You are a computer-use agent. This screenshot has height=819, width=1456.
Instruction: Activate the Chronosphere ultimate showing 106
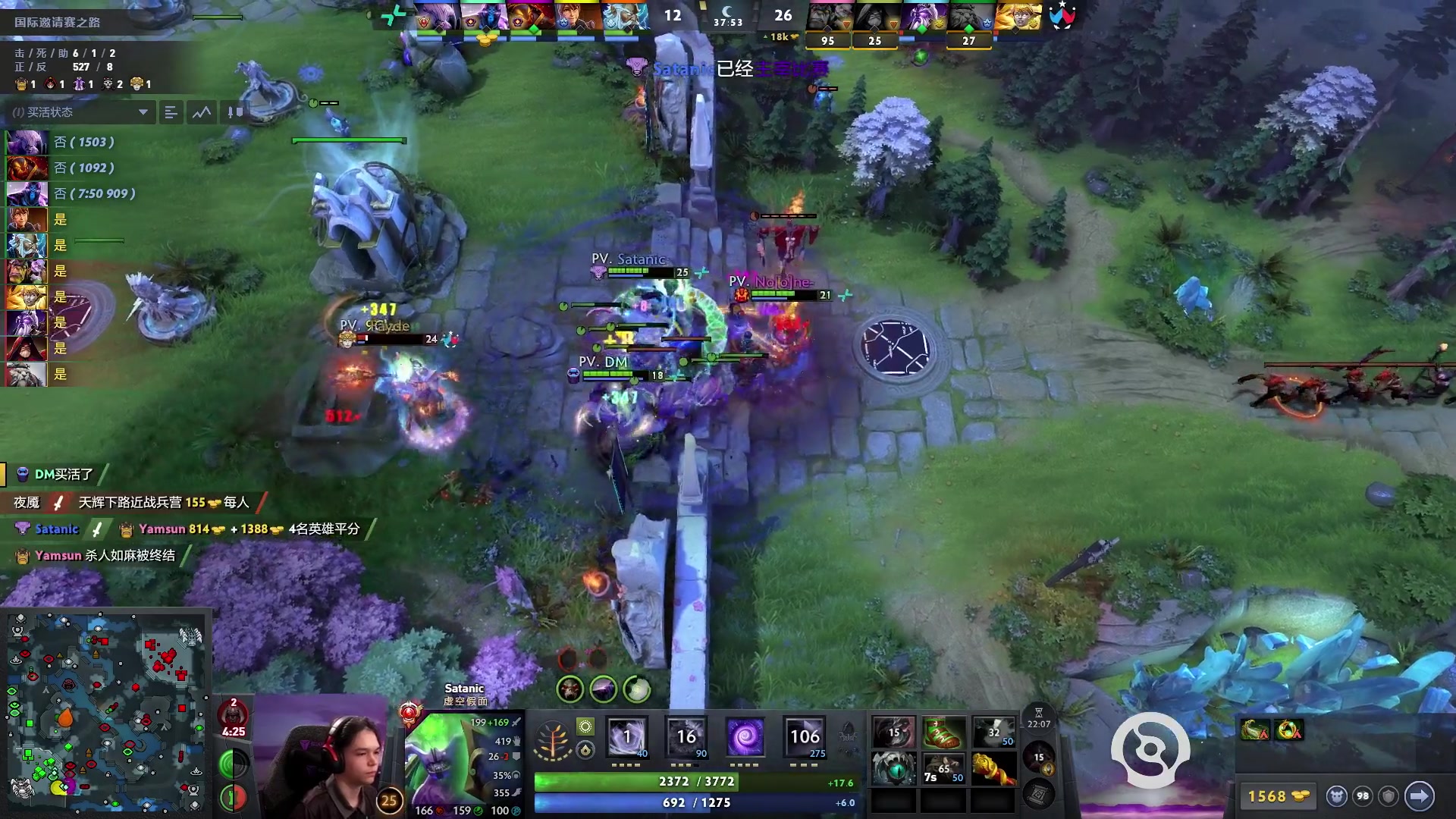(805, 737)
